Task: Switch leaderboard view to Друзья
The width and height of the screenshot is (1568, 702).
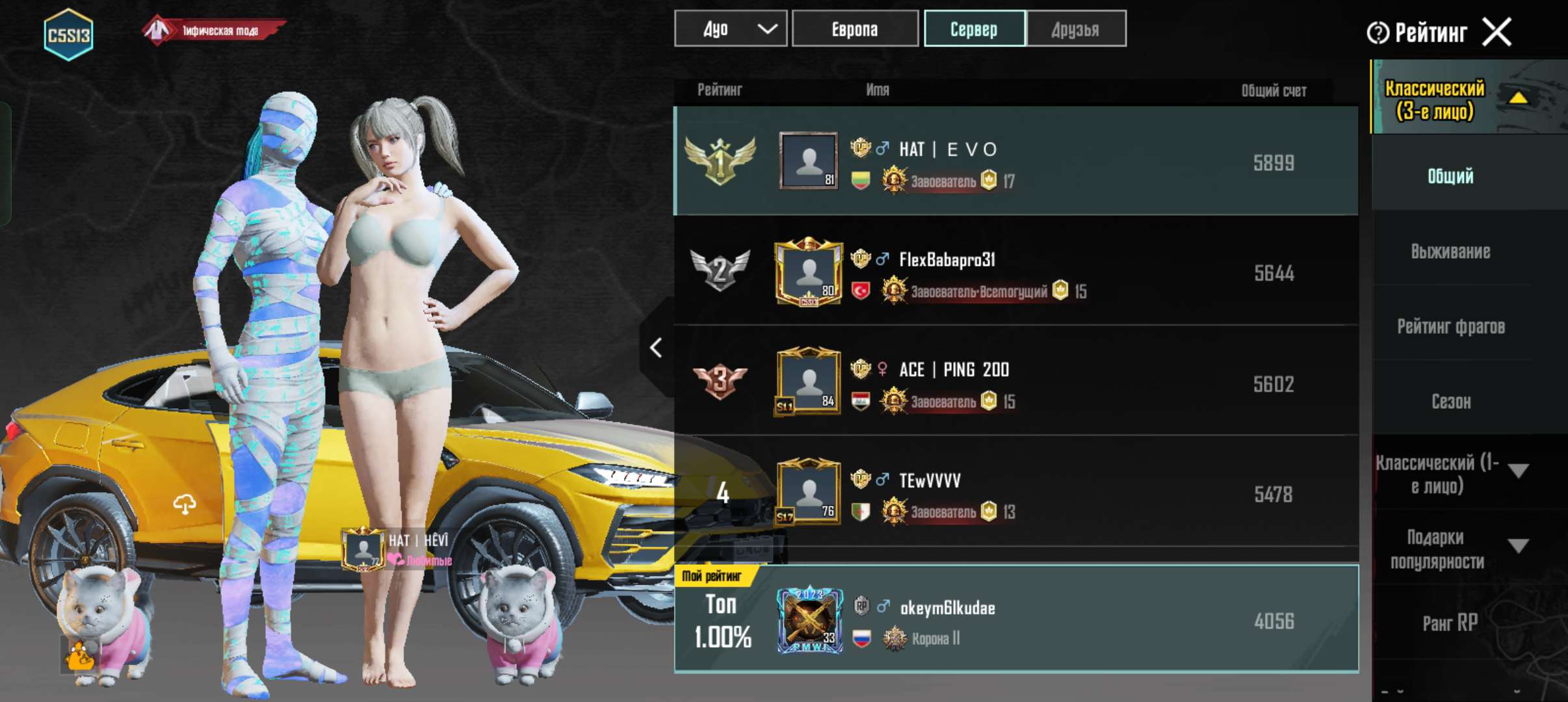Action: 1076,28
